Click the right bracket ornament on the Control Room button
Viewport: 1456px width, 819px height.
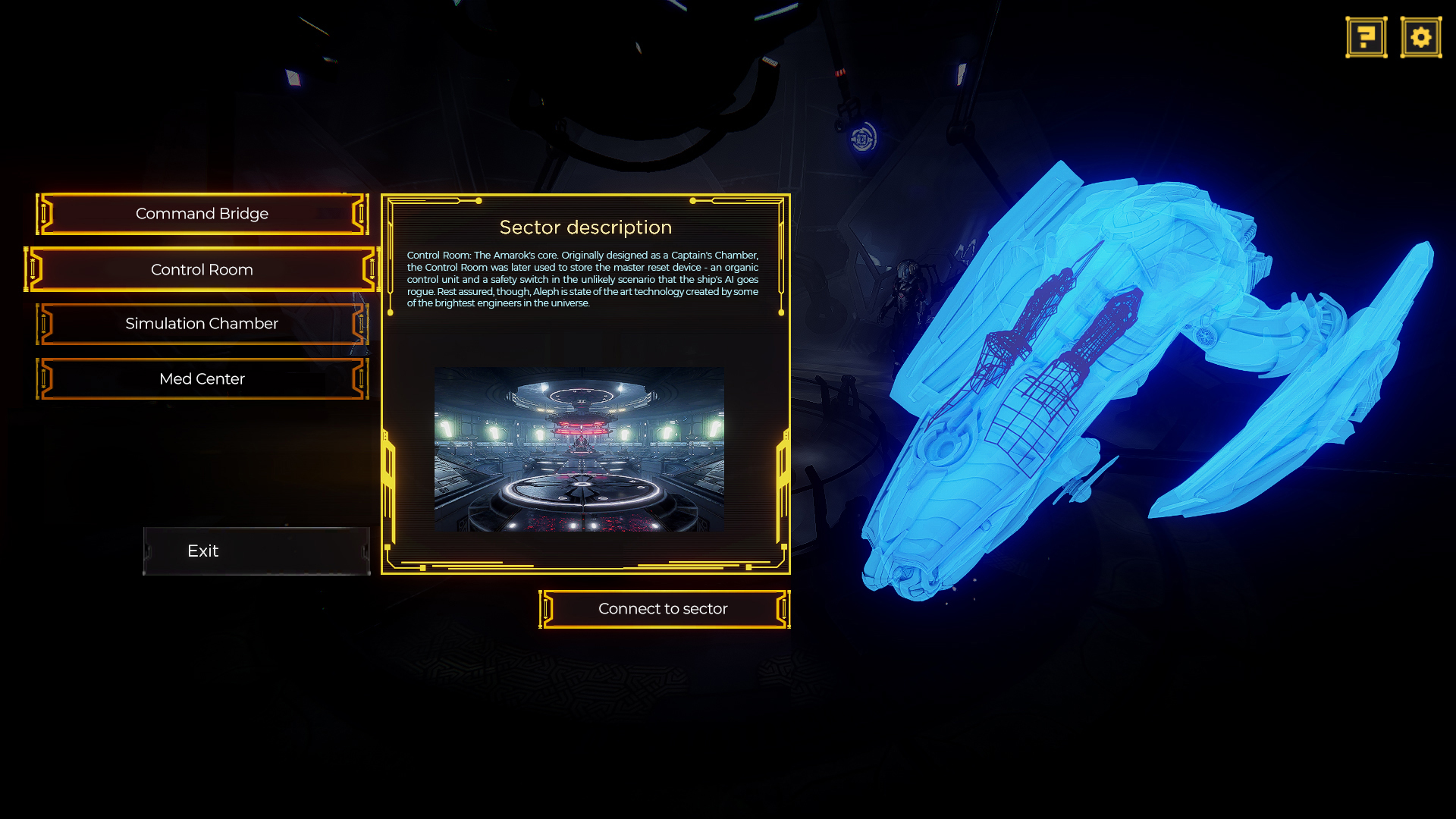click(372, 269)
